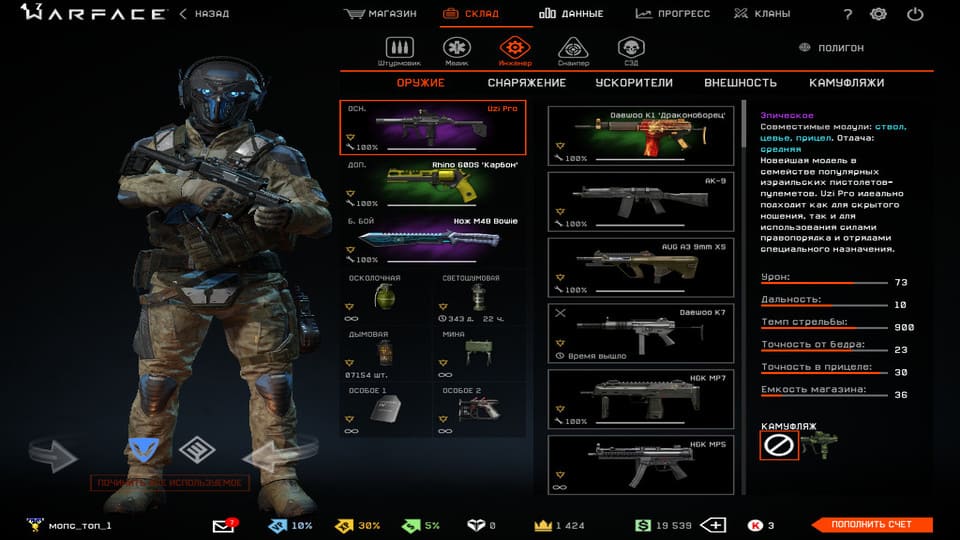
Task: Select the Медик class icon
Action: tap(457, 49)
